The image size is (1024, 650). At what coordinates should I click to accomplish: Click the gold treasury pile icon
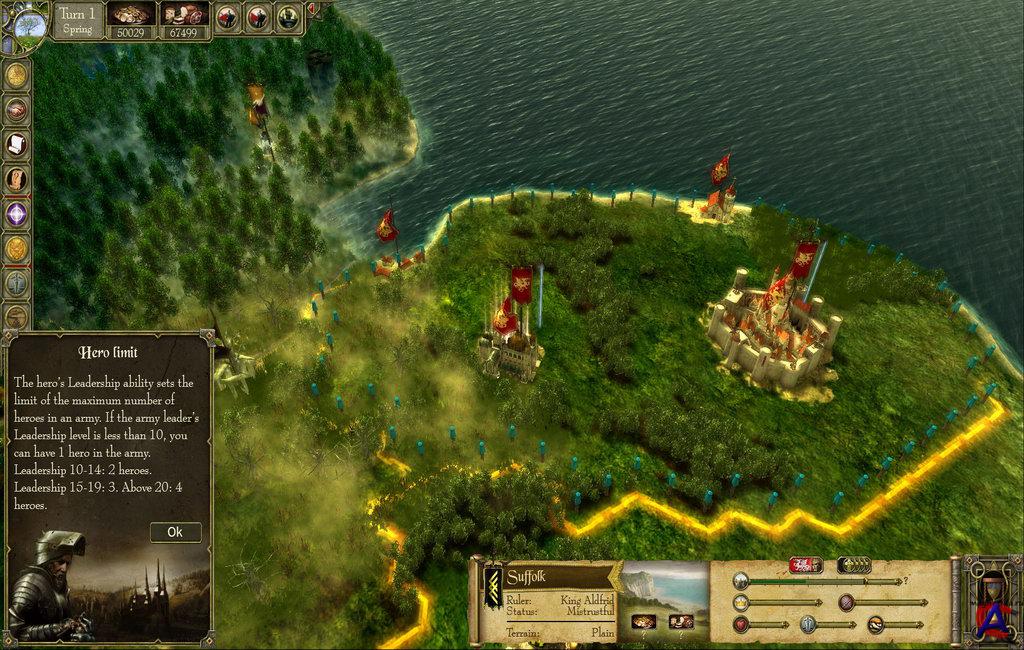[x=132, y=14]
